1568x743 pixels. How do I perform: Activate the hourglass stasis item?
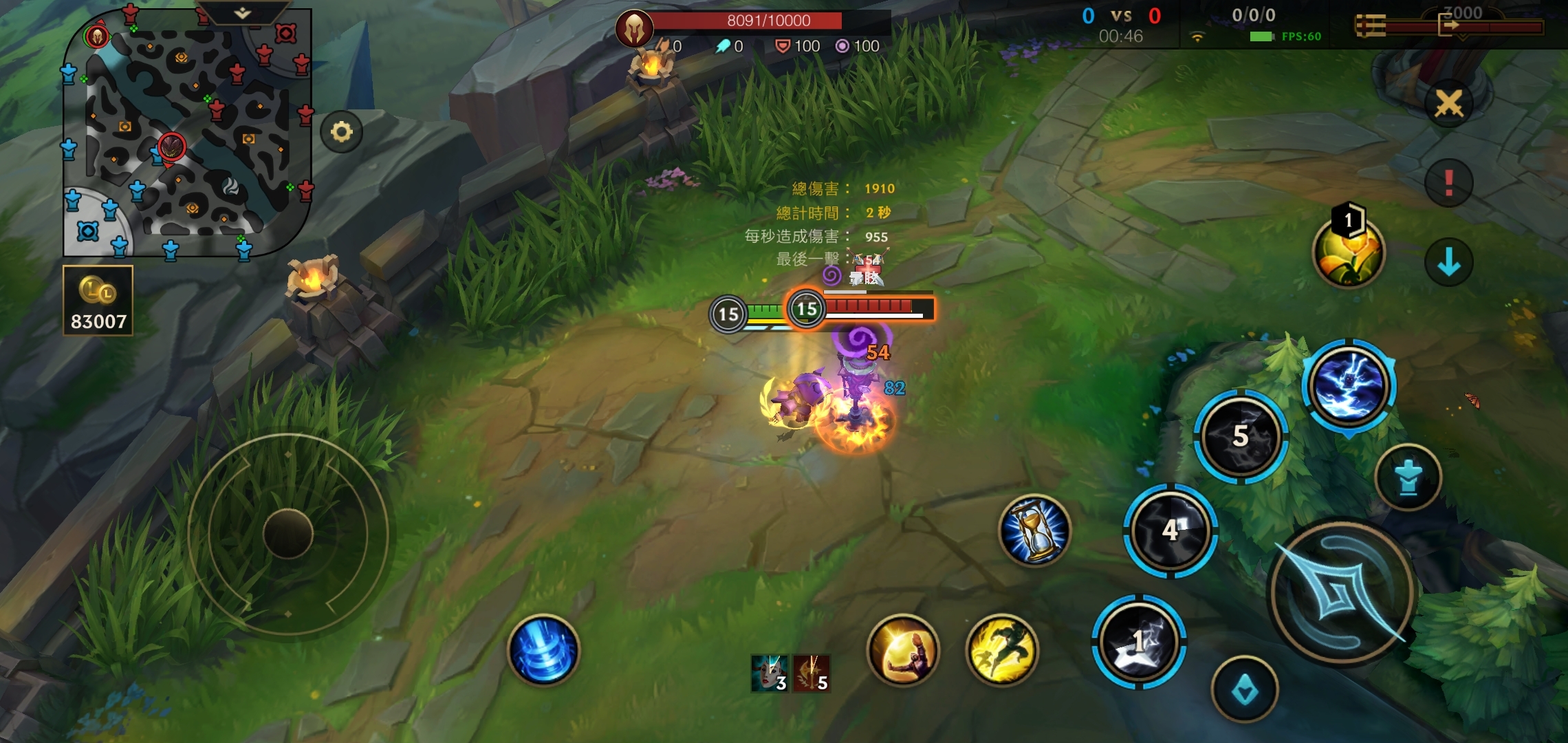1034,530
